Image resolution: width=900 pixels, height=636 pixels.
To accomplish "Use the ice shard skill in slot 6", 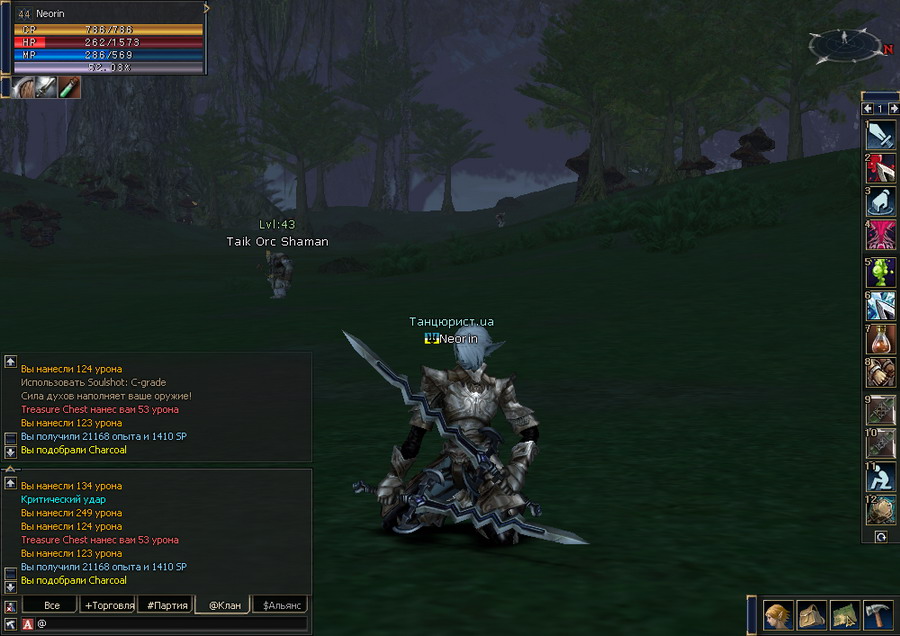I will click(x=881, y=306).
